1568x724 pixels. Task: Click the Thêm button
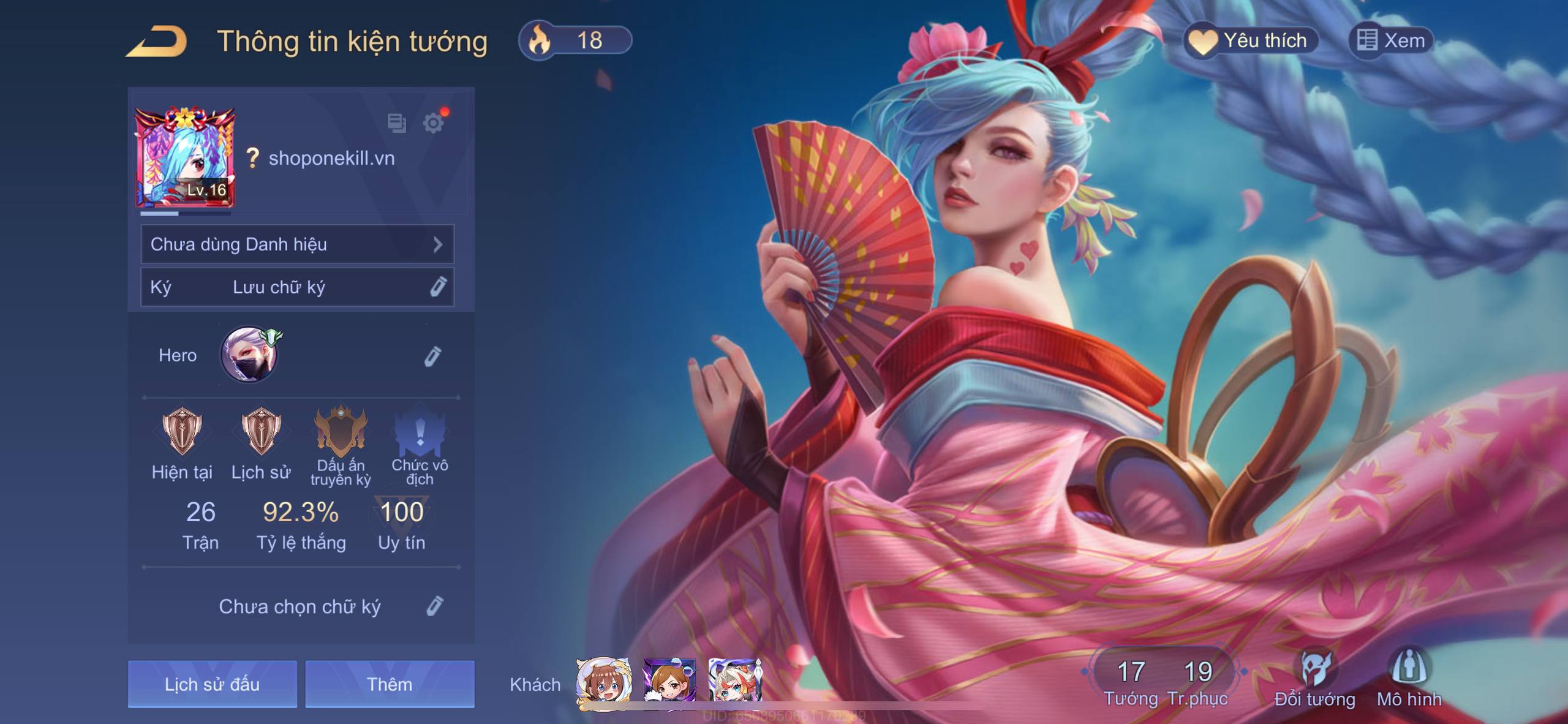(390, 684)
